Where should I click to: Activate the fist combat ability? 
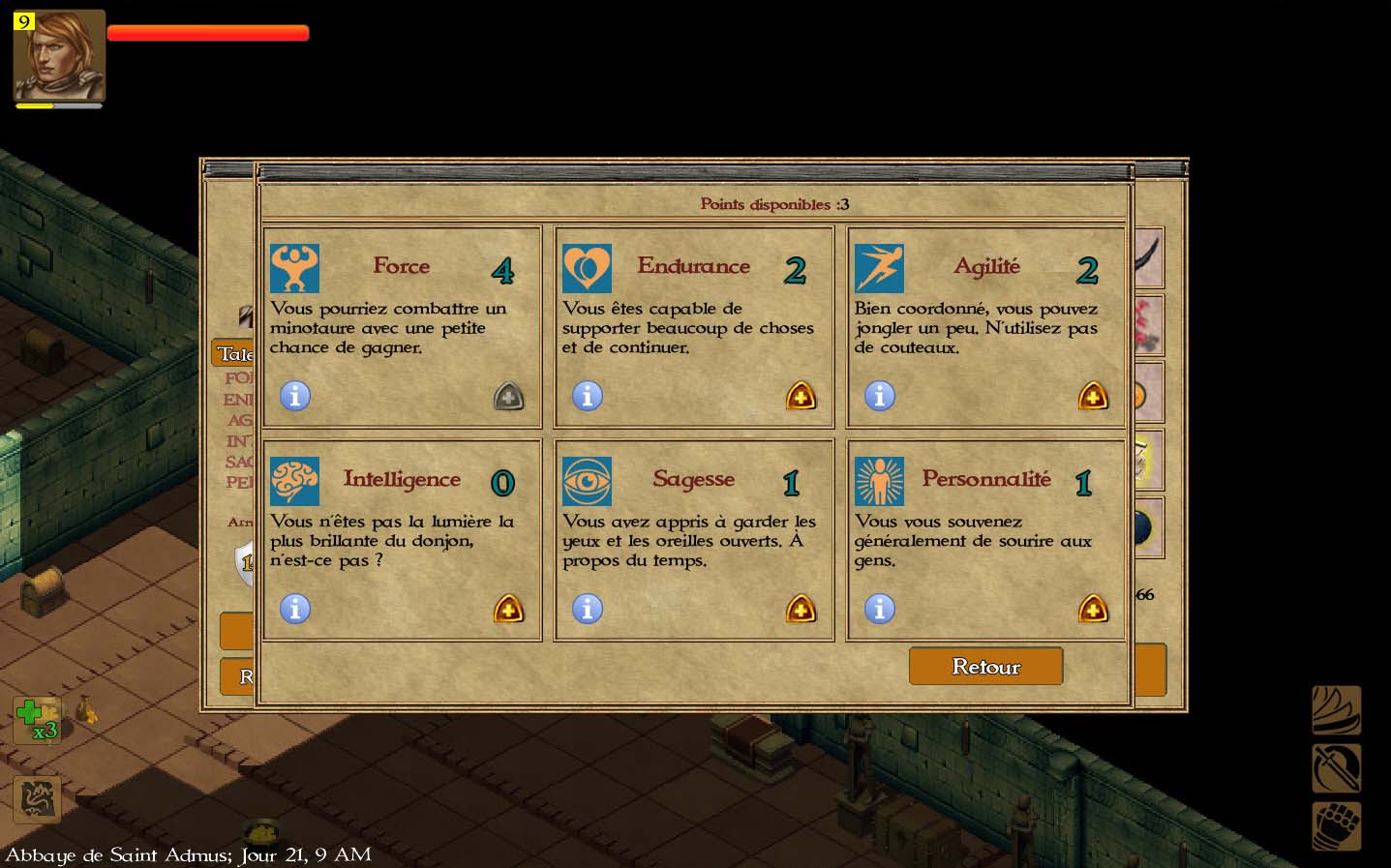[1336, 827]
